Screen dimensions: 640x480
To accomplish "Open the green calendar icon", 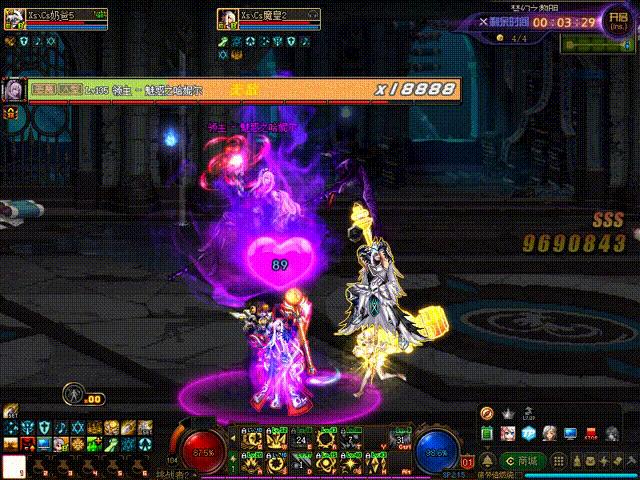I will [x=487, y=433].
